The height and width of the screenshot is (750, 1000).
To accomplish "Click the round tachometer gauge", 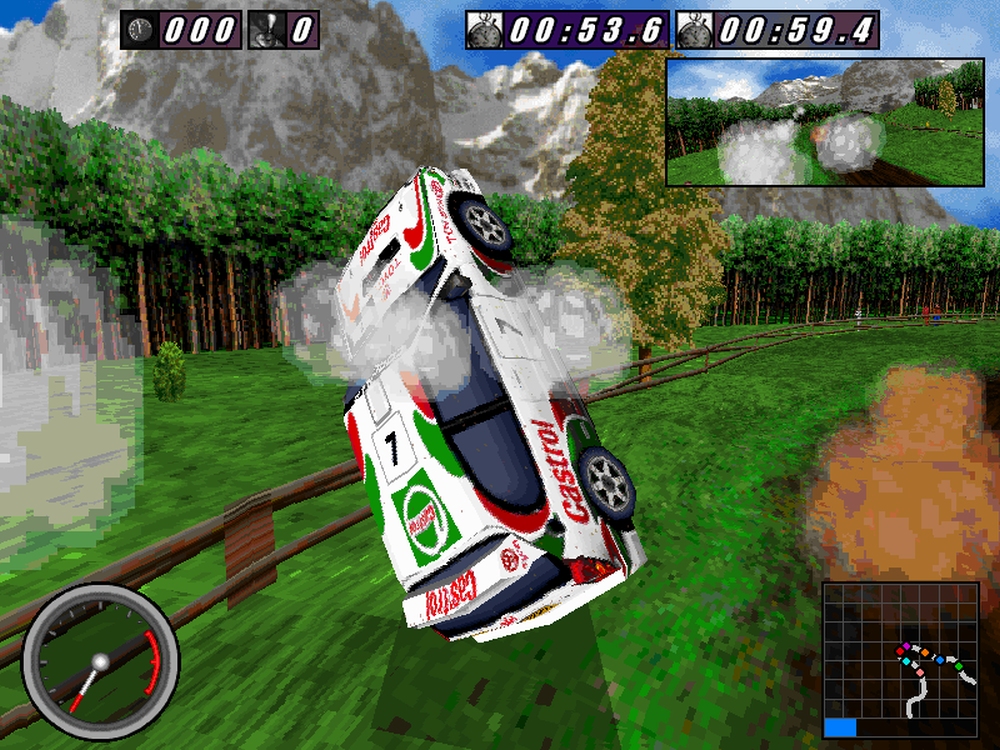I will [x=100, y=662].
